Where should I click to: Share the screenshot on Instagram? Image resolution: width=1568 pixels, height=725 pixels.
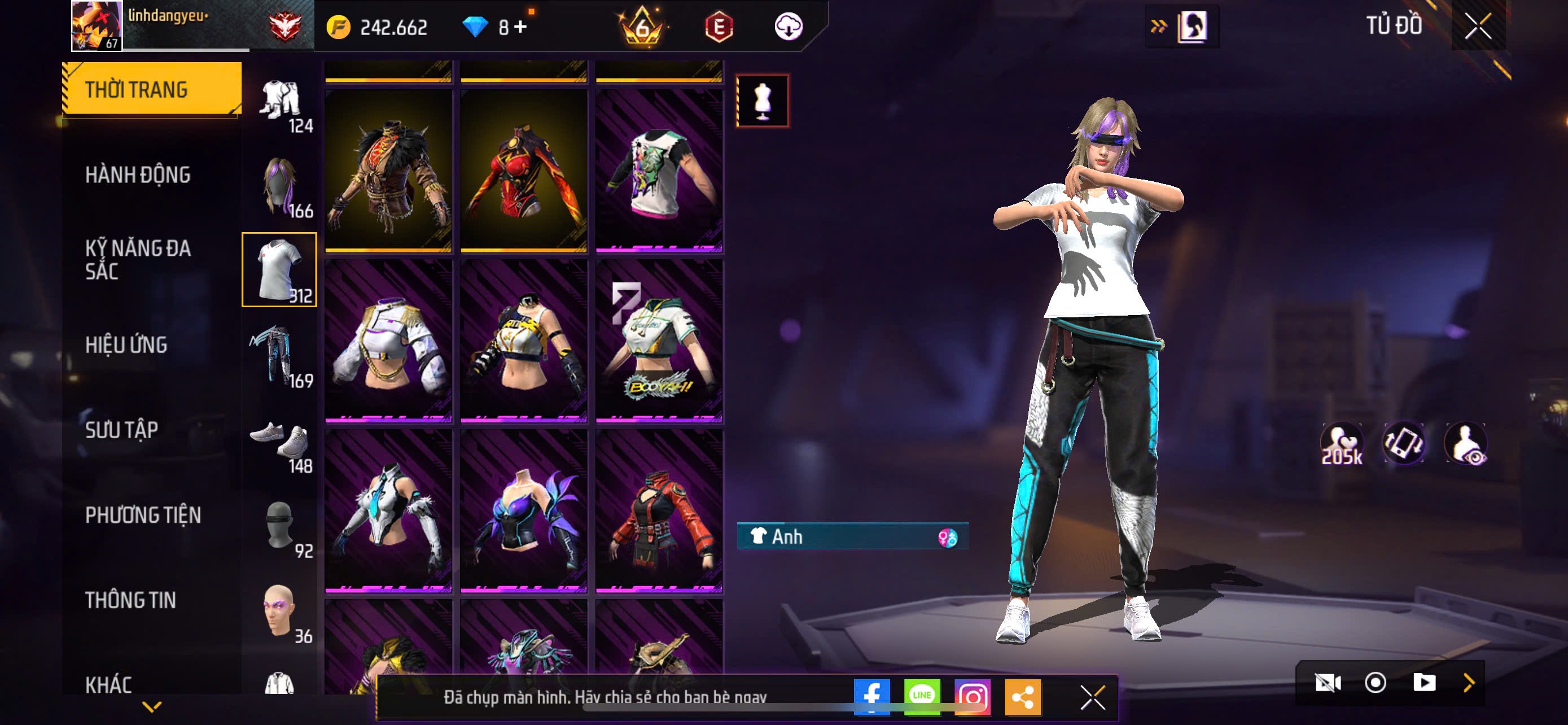972,696
